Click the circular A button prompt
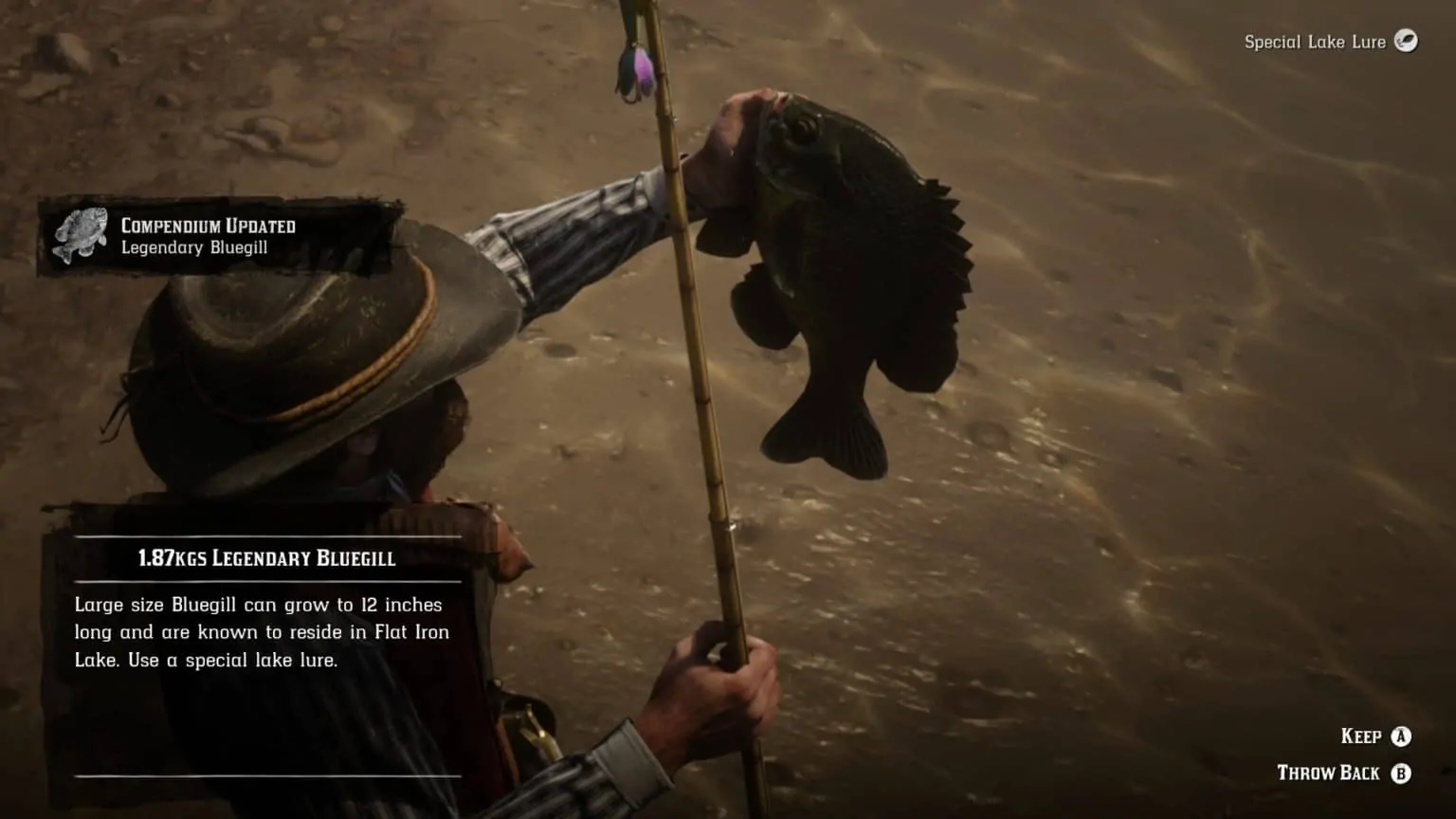 click(1401, 736)
